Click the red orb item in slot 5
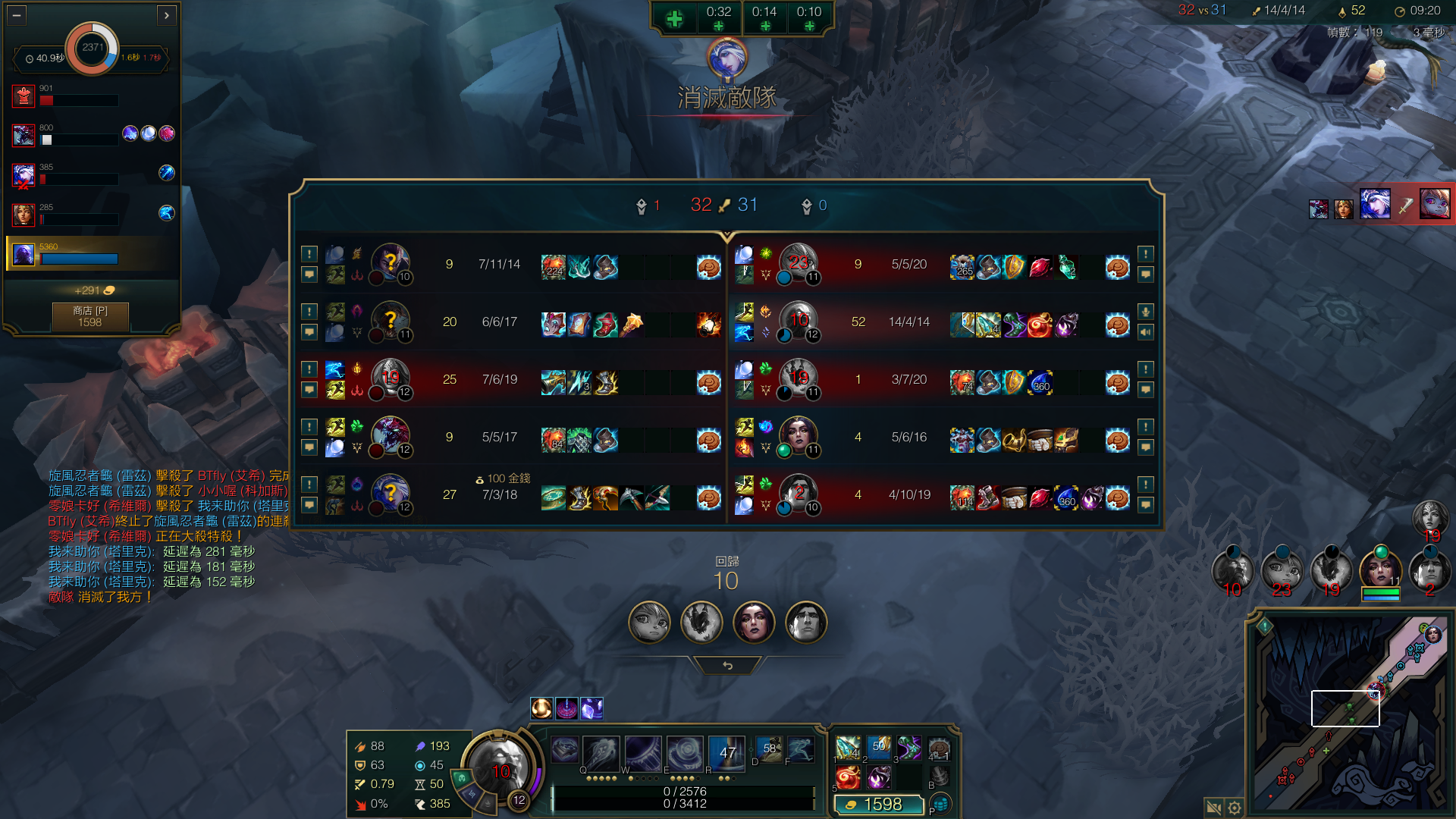The height and width of the screenshot is (819, 1456). (848, 777)
